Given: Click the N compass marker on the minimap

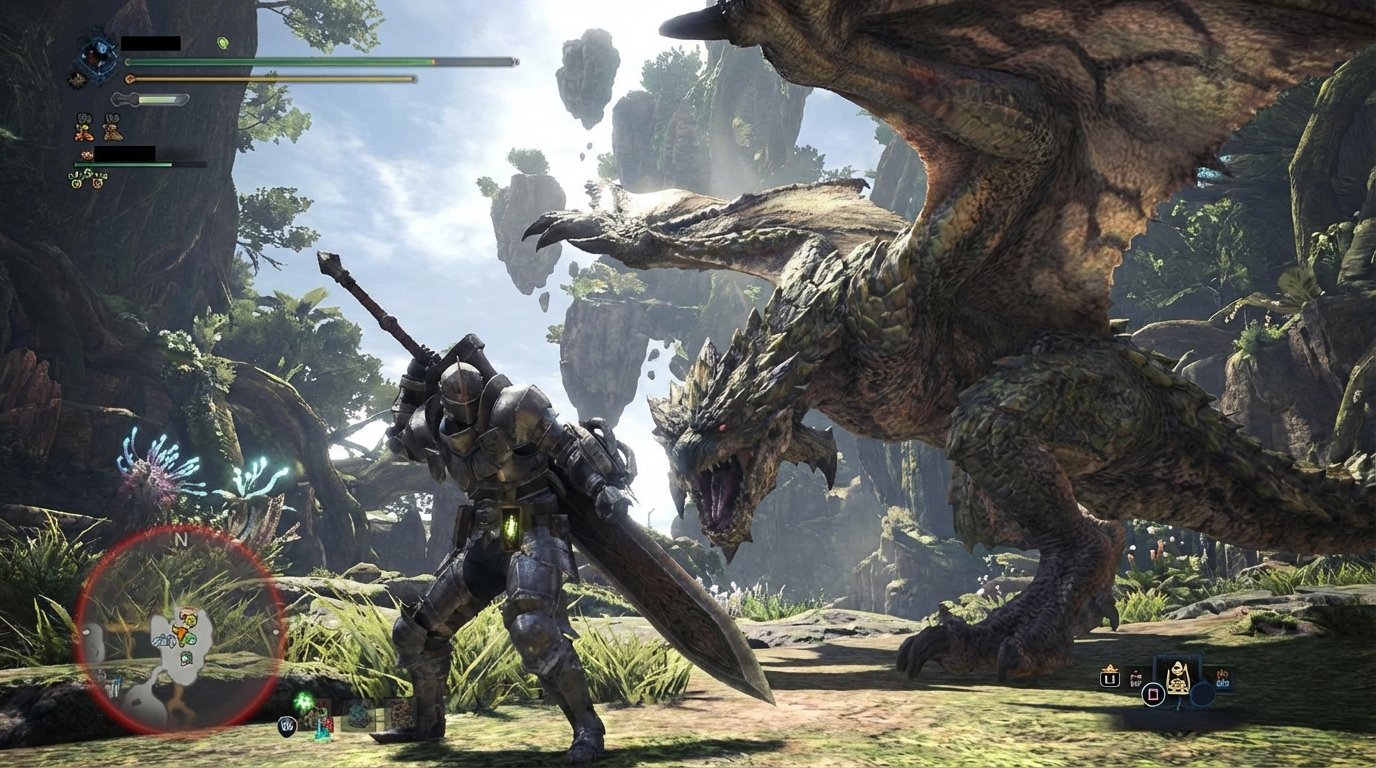Looking at the screenshot, I should 180,539.
